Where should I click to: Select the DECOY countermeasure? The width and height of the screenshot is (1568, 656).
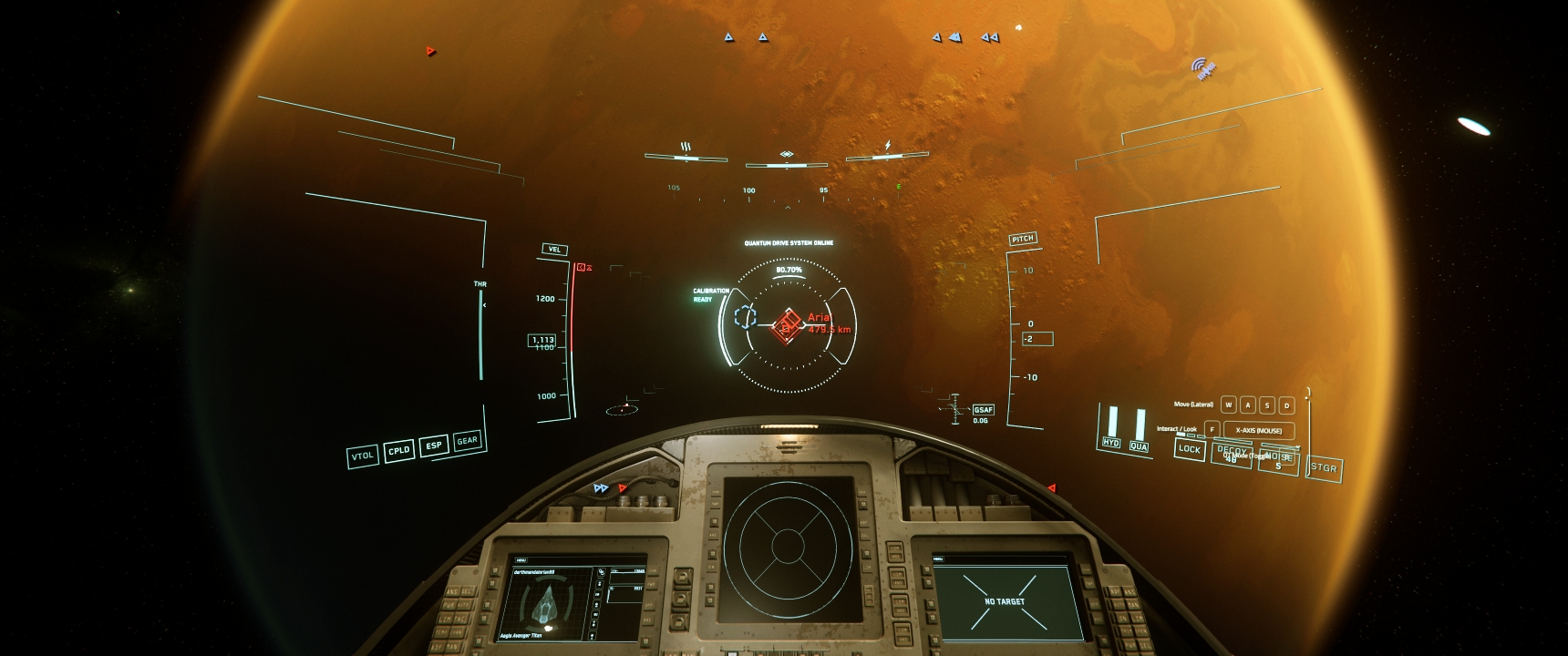pos(1231,453)
